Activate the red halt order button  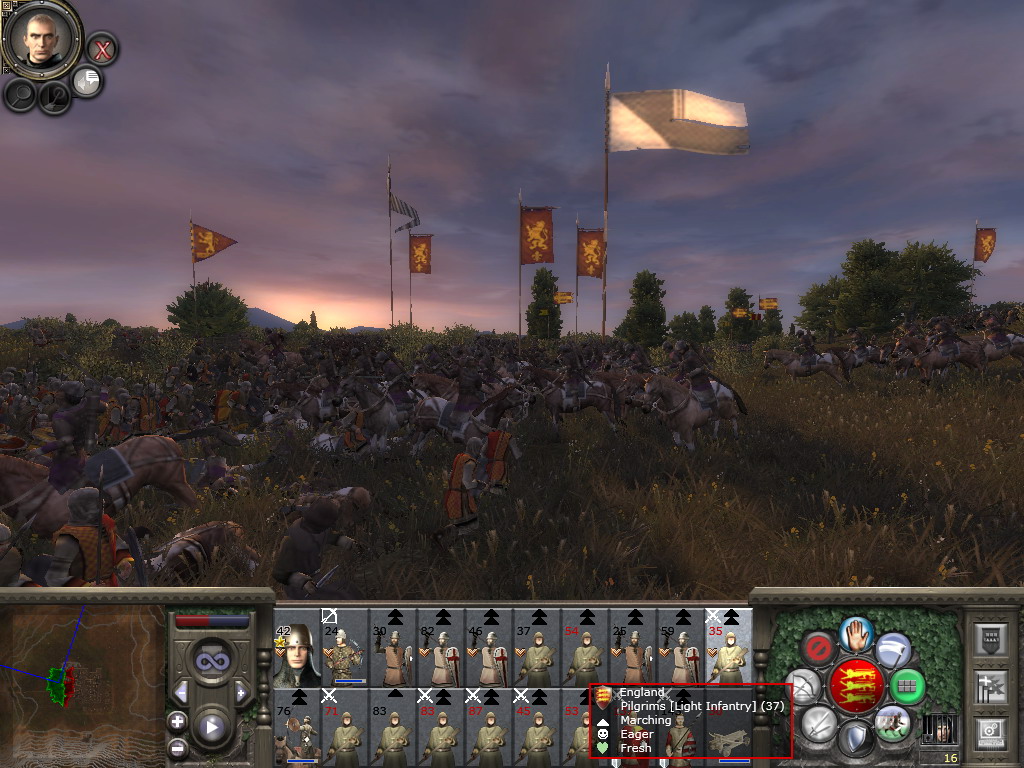(x=819, y=649)
